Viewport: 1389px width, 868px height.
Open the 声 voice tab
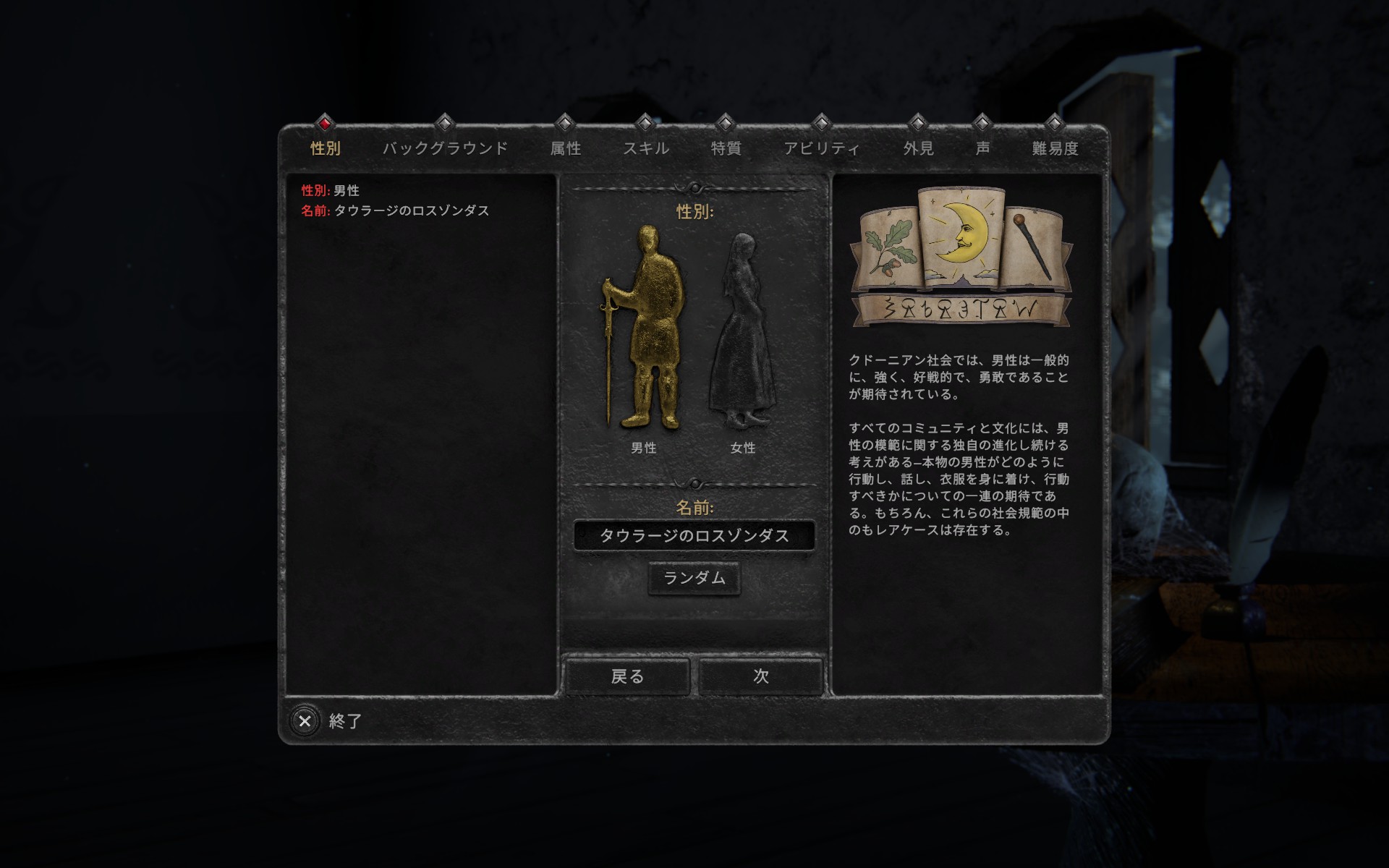click(982, 148)
